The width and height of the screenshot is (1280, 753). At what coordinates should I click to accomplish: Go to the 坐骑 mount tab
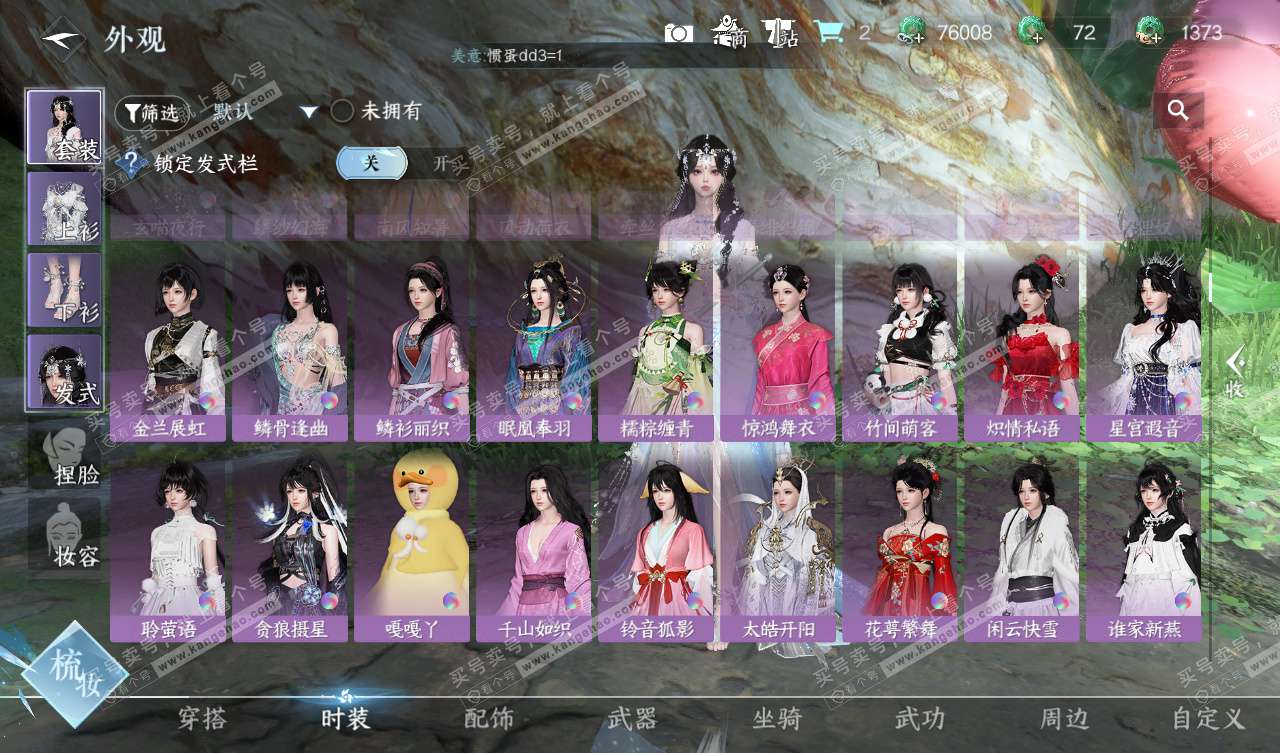point(777,718)
